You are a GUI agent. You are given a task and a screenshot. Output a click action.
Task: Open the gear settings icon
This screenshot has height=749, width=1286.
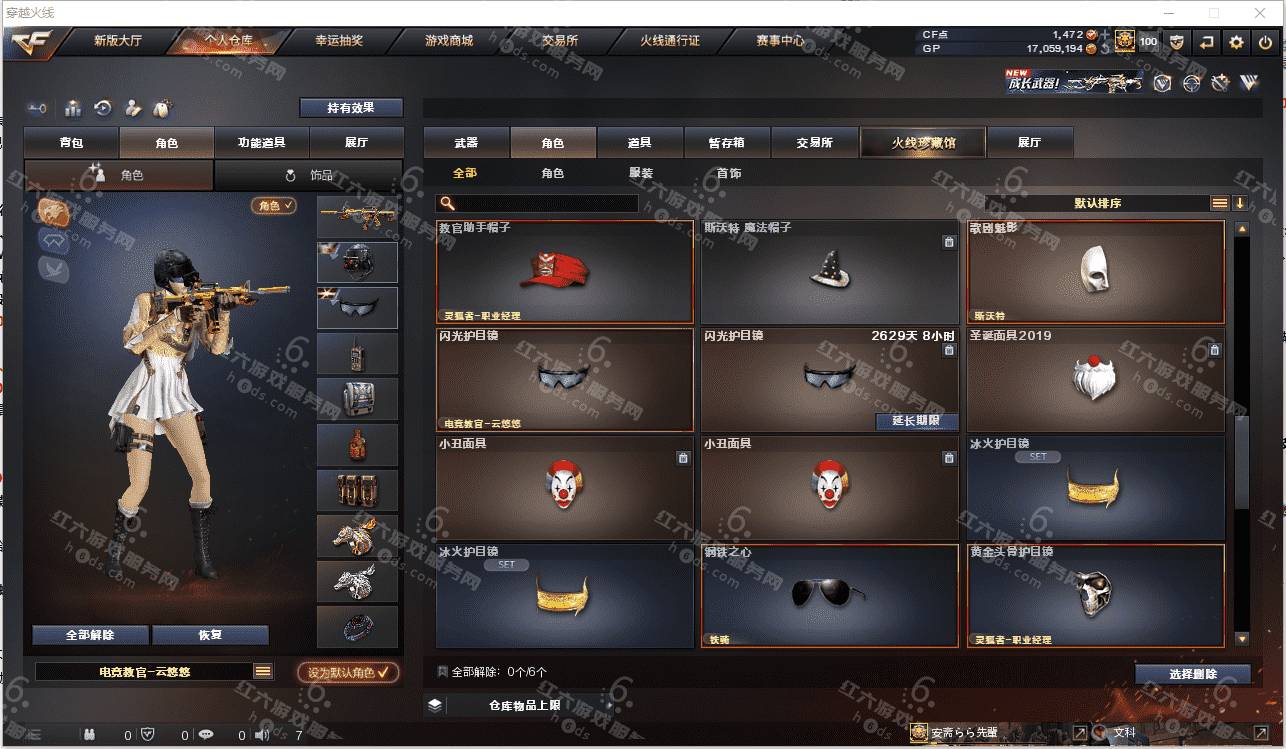[x=1237, y=42]
